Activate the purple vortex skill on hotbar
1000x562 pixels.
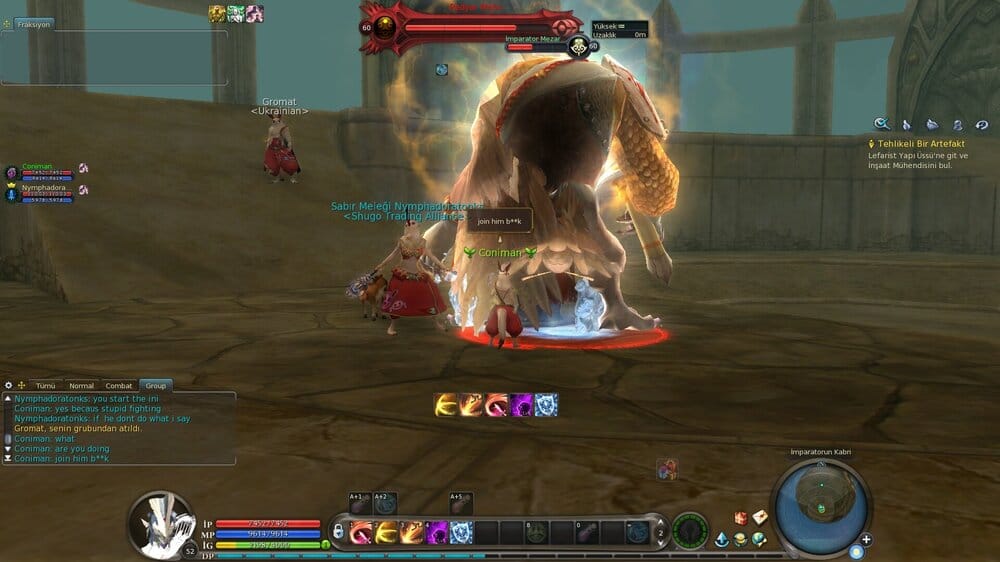(x=437, y=532)
